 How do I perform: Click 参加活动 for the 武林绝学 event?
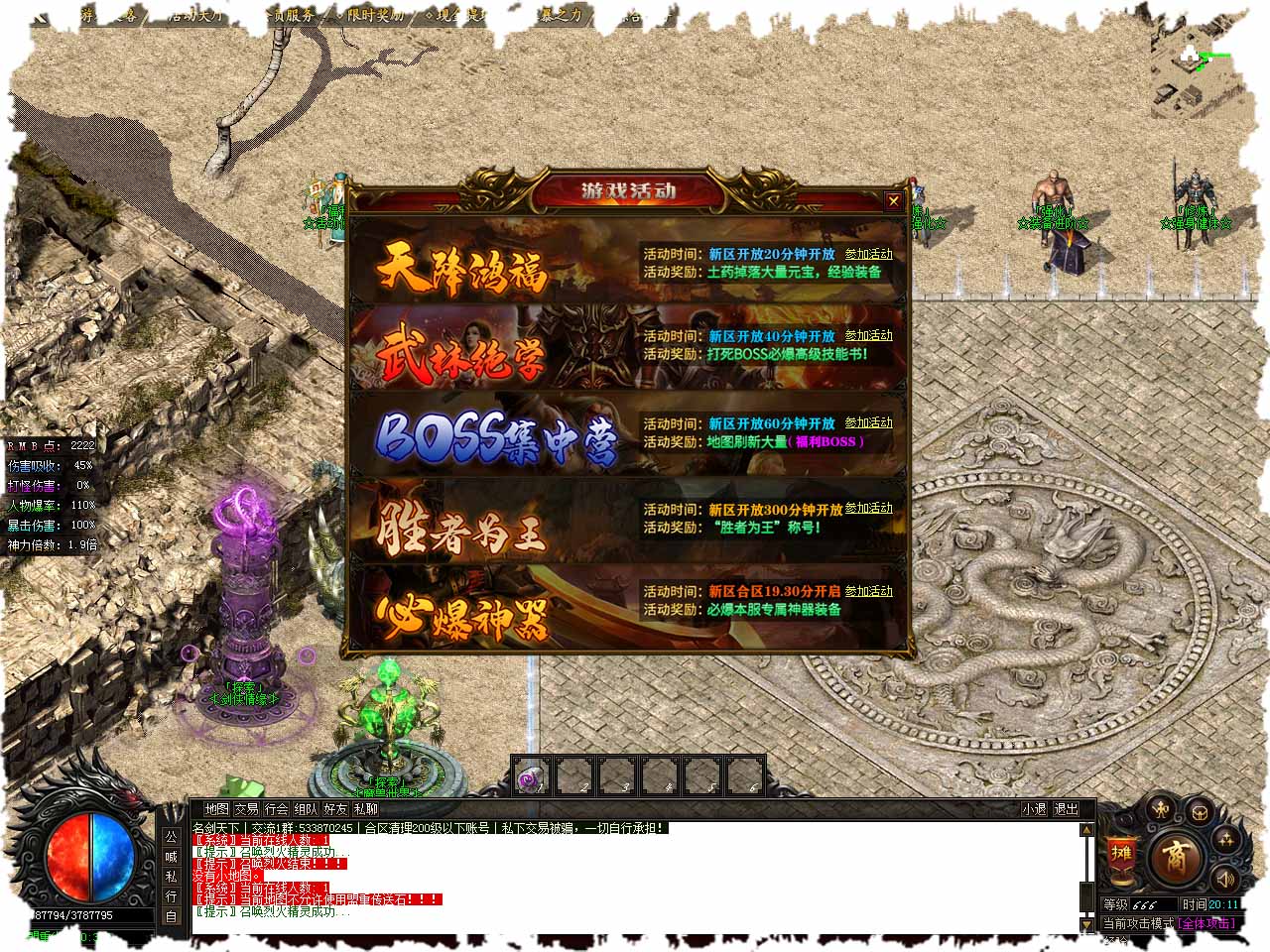pos(868,336)
